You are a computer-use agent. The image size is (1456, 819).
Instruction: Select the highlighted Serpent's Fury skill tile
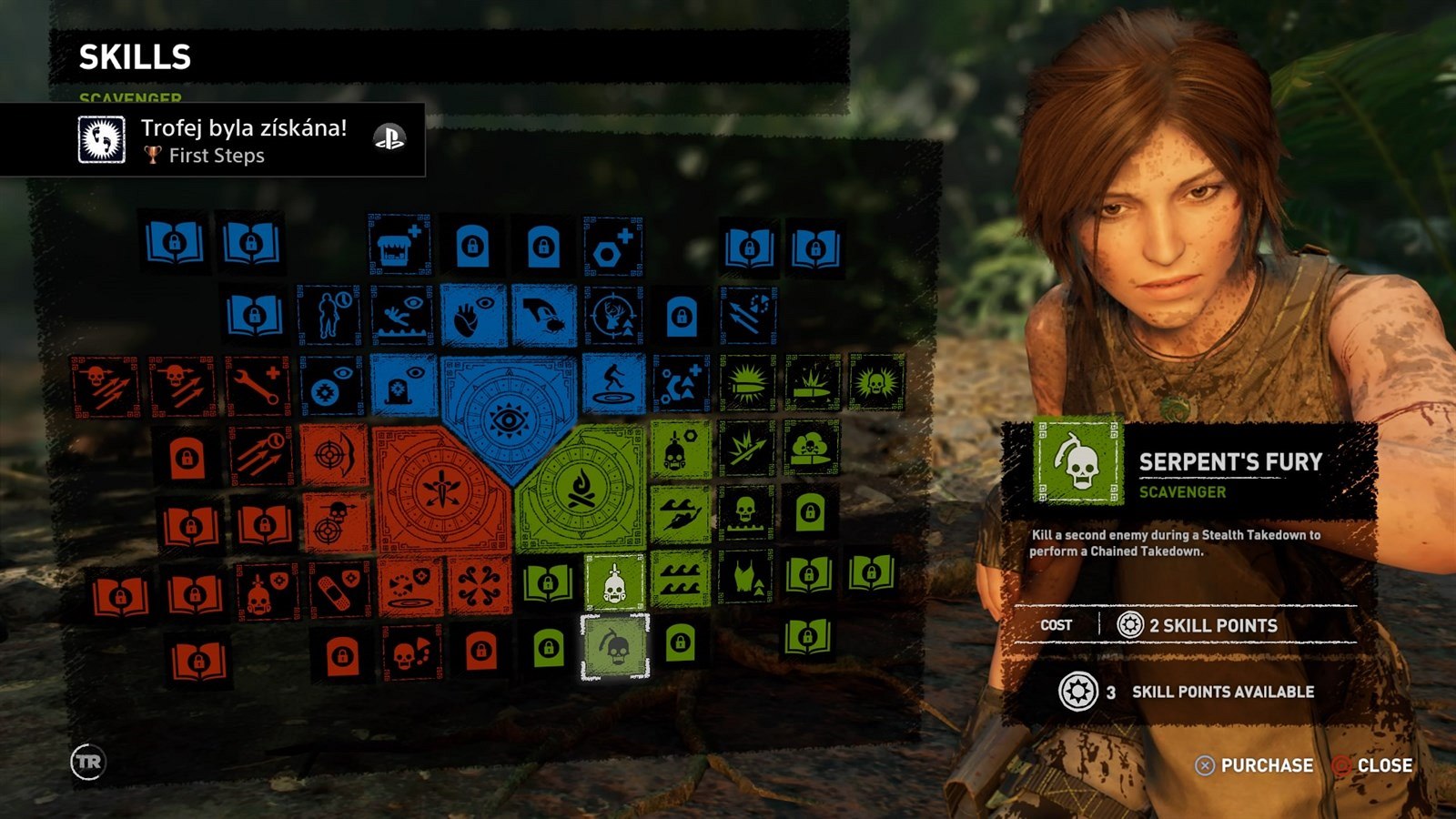(x=615, y=647)
